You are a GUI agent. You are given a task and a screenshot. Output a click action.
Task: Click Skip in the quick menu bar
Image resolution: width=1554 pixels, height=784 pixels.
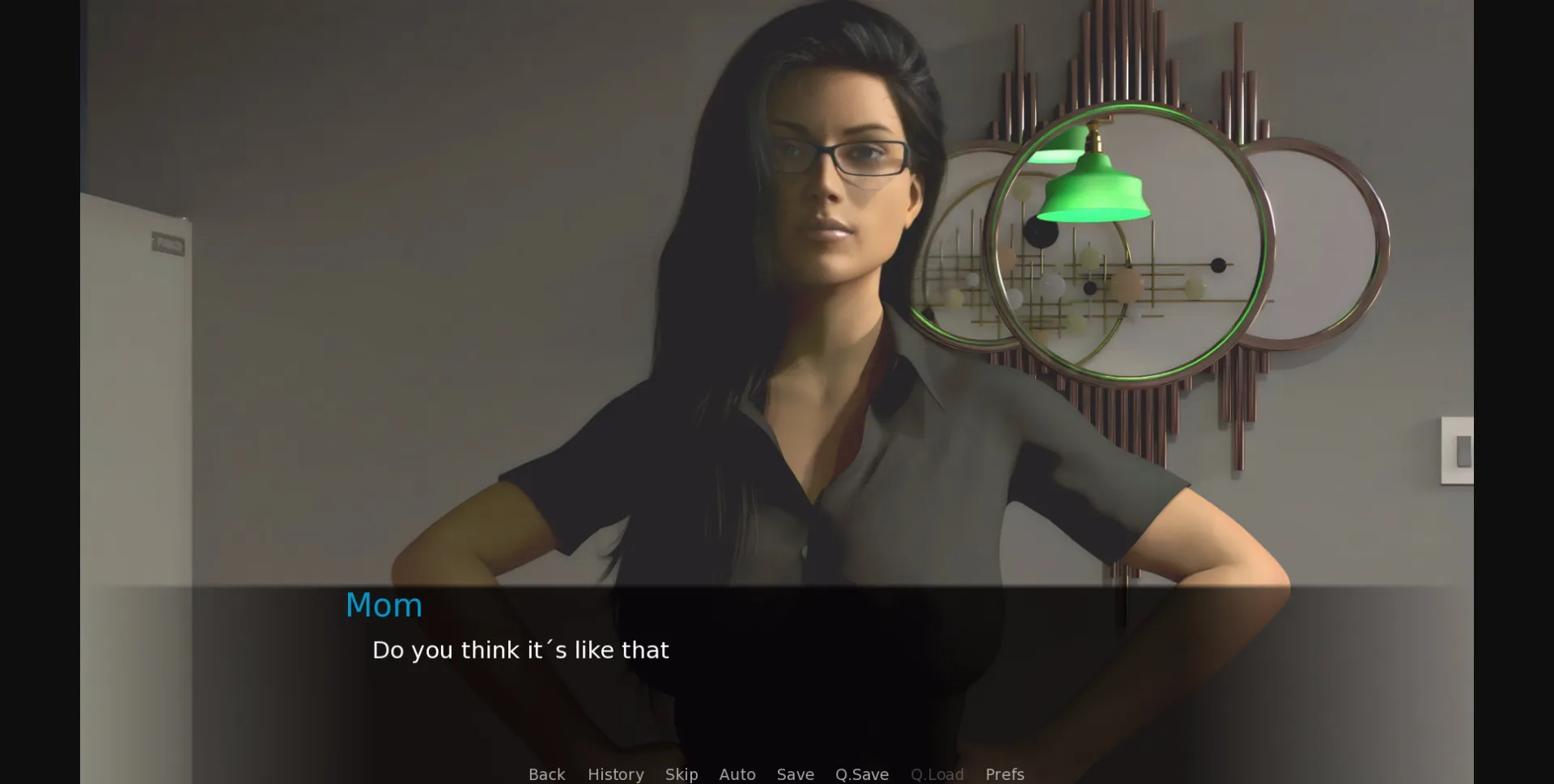click(x=681, y=773)
